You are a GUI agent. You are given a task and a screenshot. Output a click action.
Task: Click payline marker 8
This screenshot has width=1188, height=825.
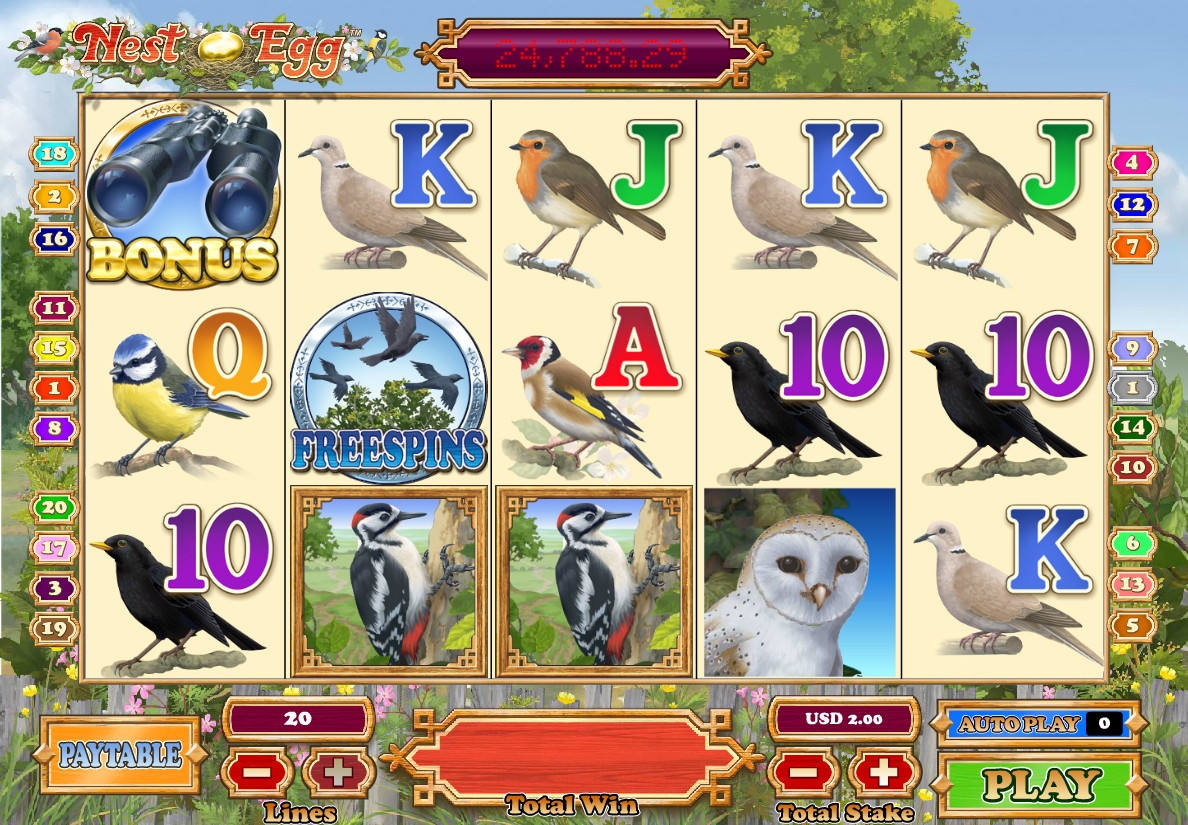(56, 429)
